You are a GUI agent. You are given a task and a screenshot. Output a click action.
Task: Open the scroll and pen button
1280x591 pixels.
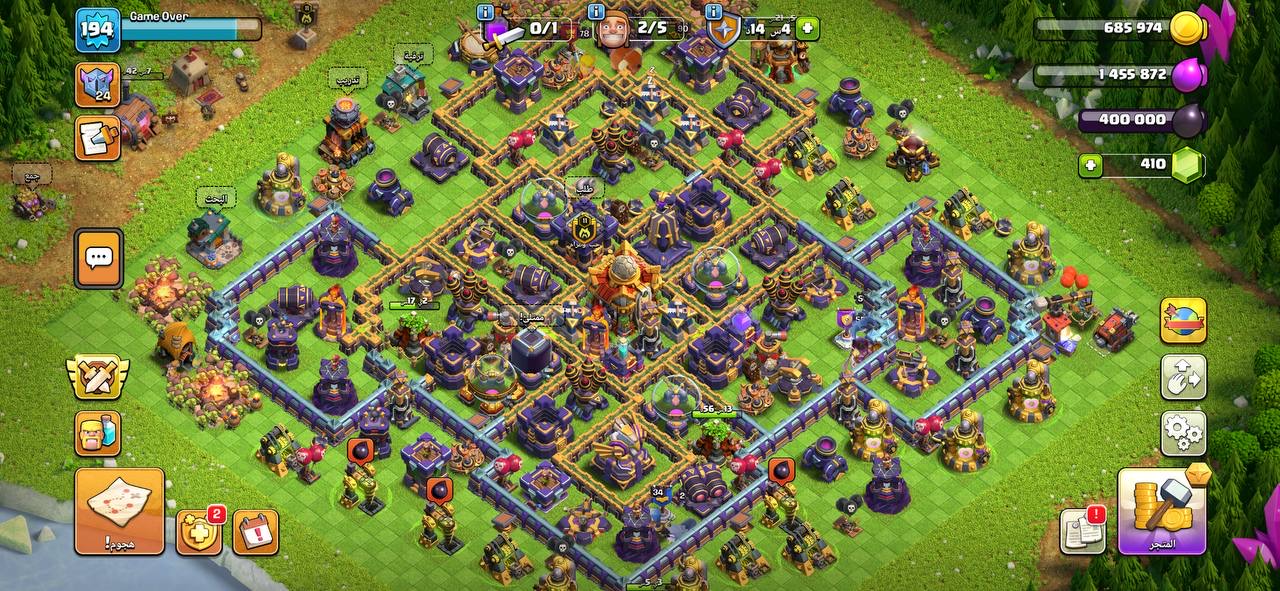pyautogui.click(x=98, y=138)
